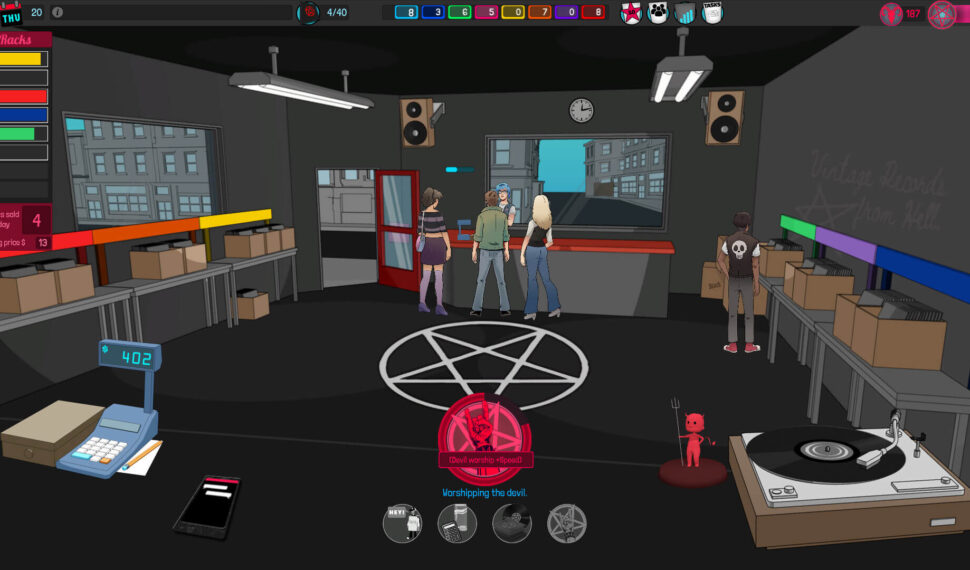Image resolution: width=970 pixels, height=570 pixels.
Task: Click the red pentagram icon top right
Action: pos(942,14)
